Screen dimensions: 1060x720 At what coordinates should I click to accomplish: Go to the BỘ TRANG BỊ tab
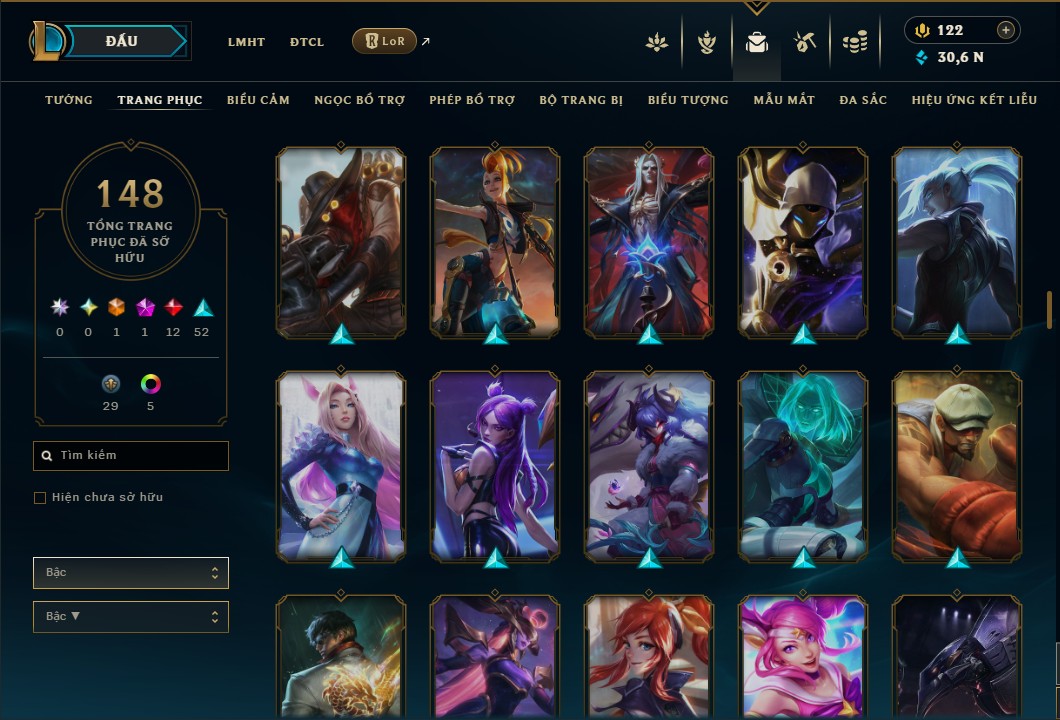pos(581,100)
